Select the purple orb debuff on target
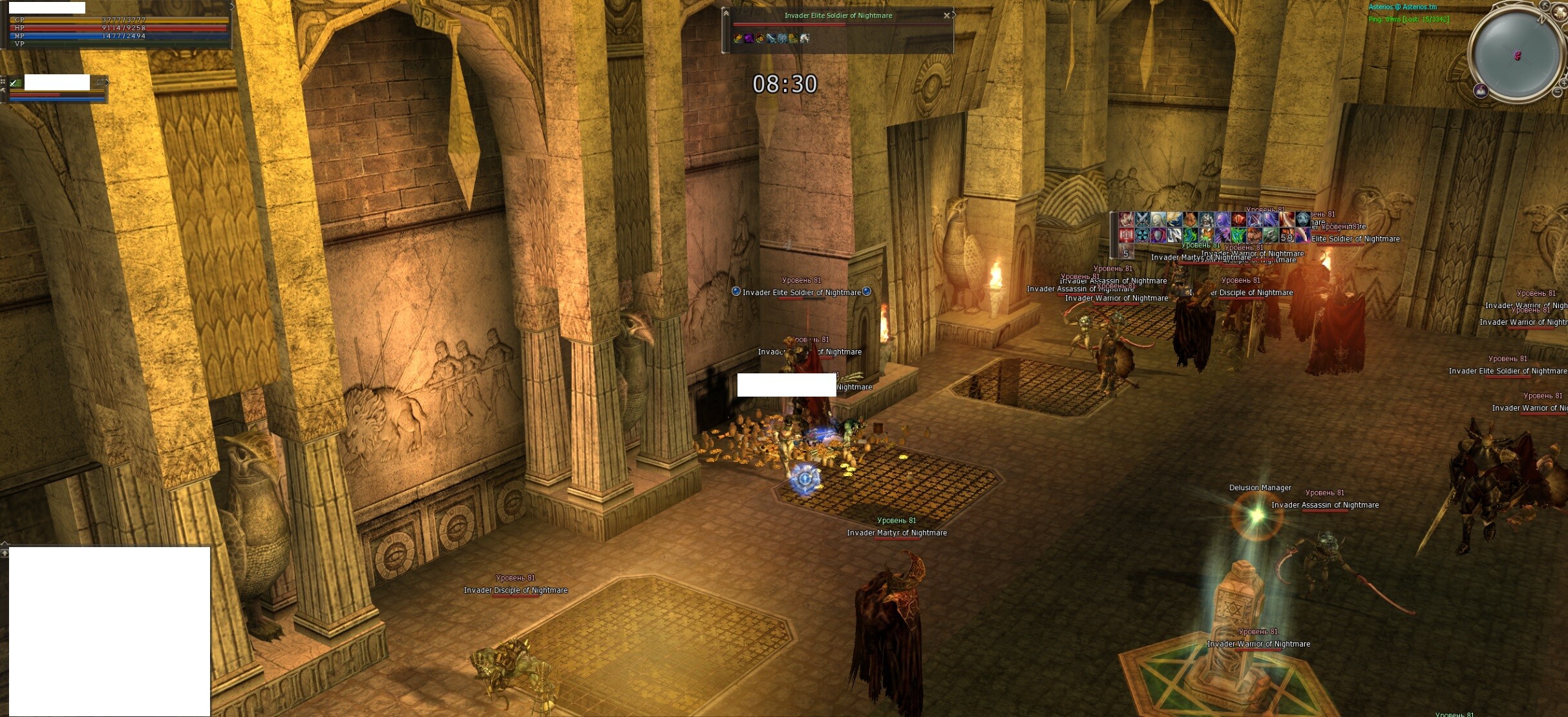This screenshot has width=1568, height=717. tap(748, 39)
